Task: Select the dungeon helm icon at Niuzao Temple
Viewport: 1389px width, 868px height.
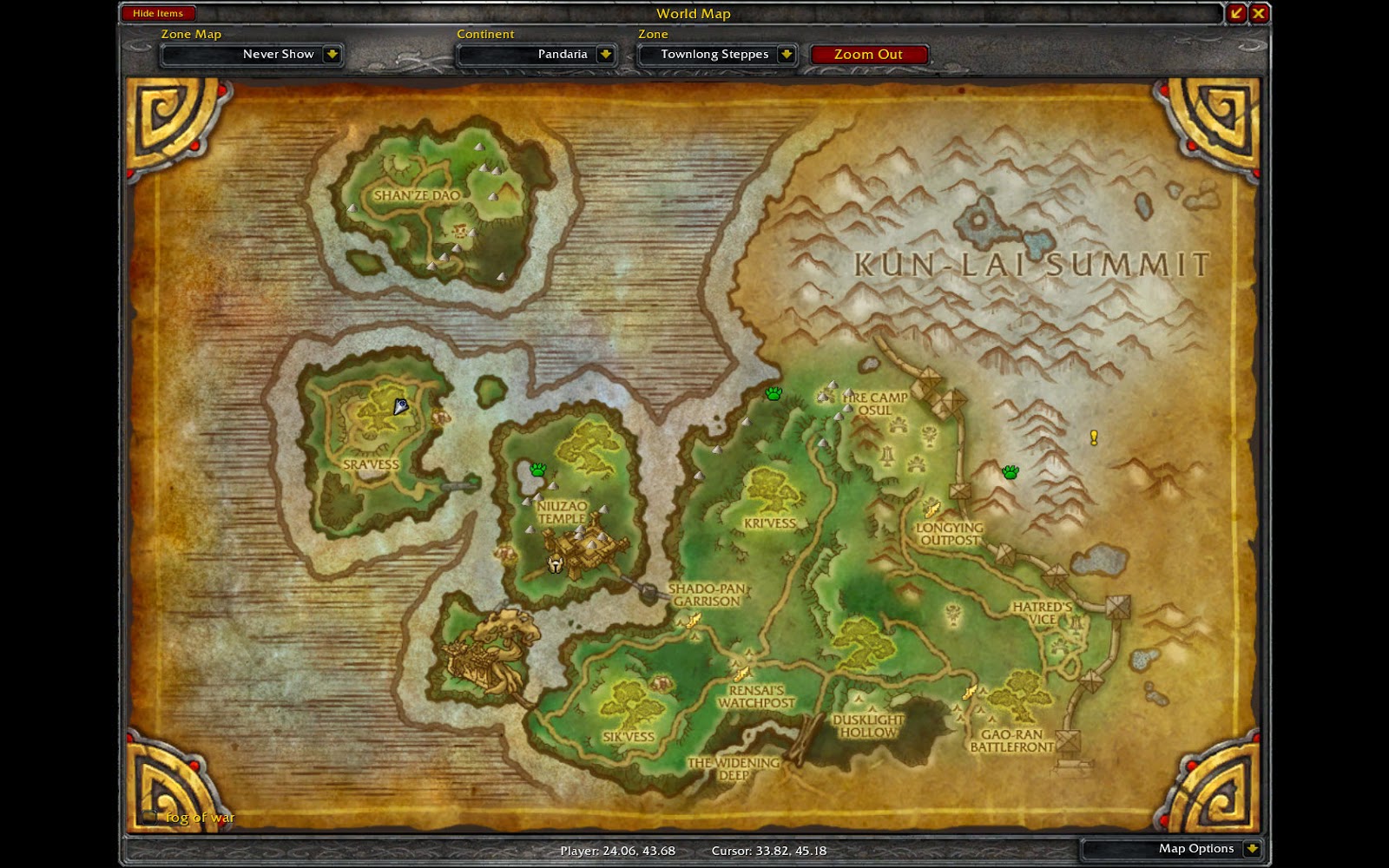Action: (555, 563)
